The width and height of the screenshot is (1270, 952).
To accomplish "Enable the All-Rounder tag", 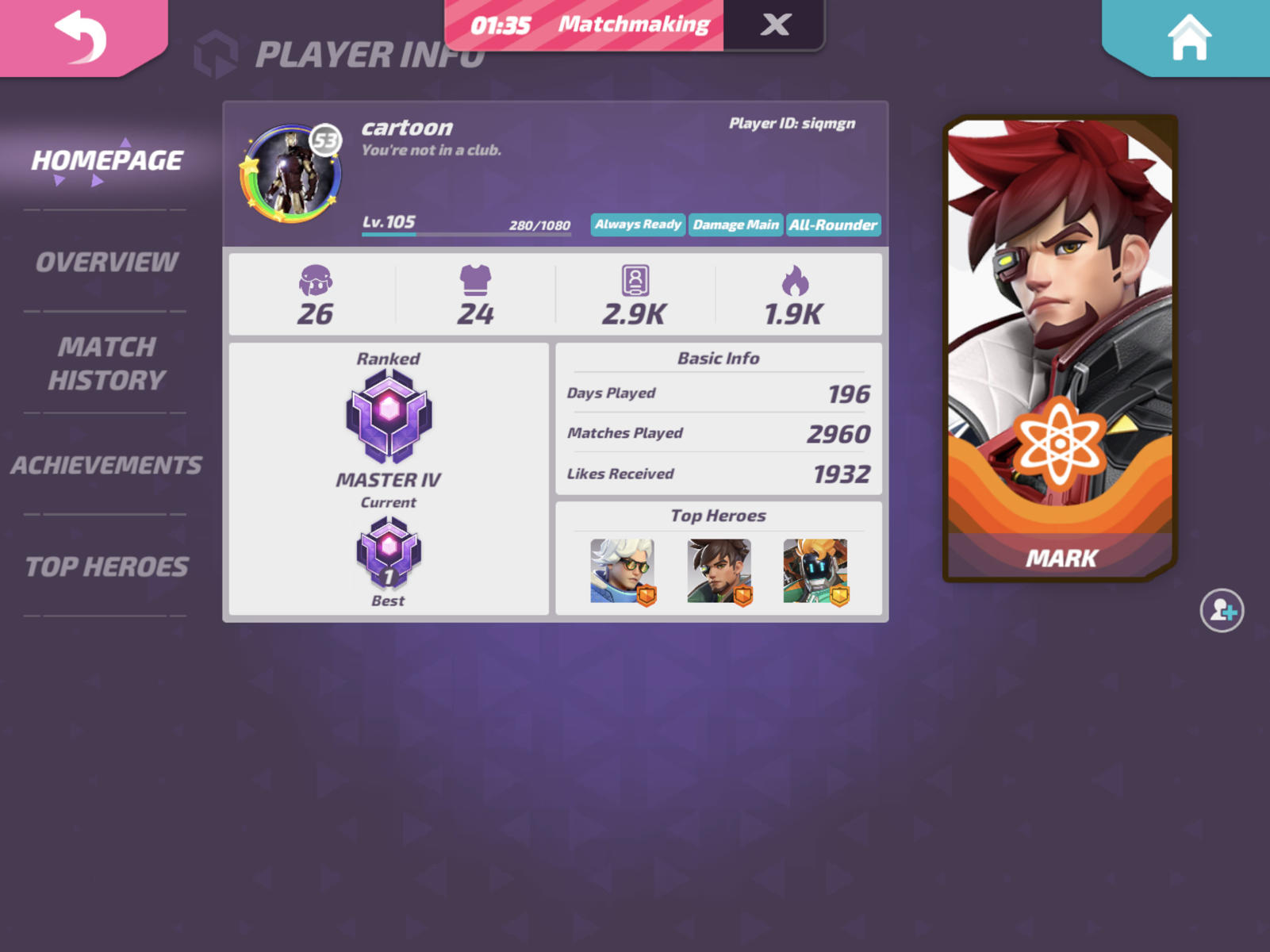I will (x=833, y=225).
